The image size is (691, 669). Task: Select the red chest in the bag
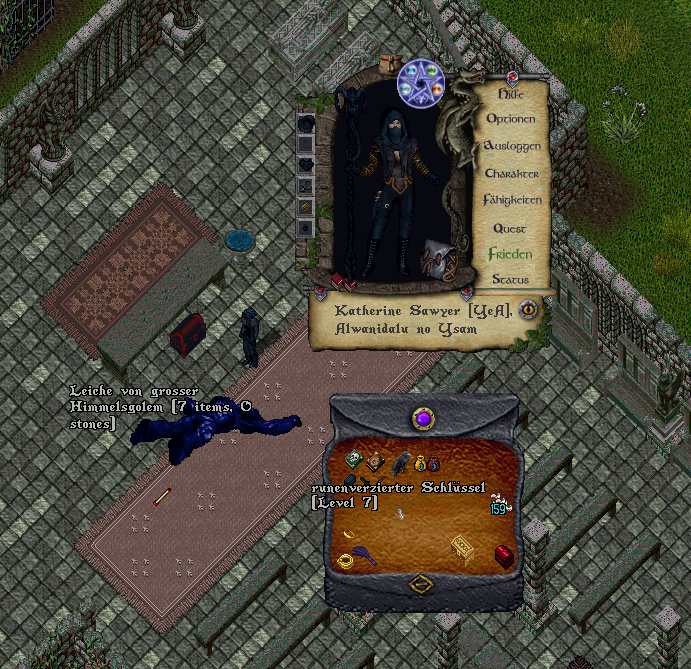(504, 556)
